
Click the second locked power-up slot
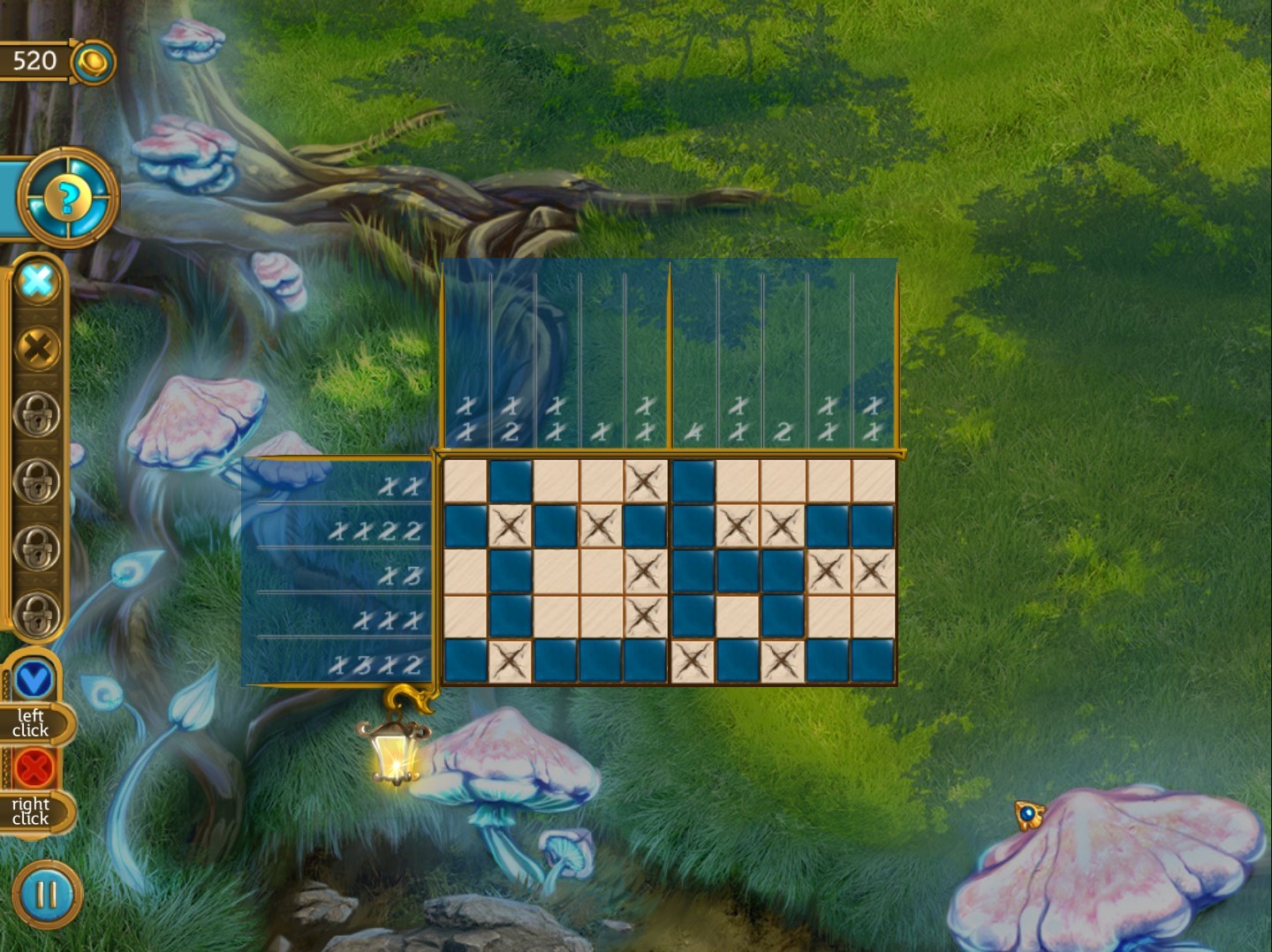point(36,477)
